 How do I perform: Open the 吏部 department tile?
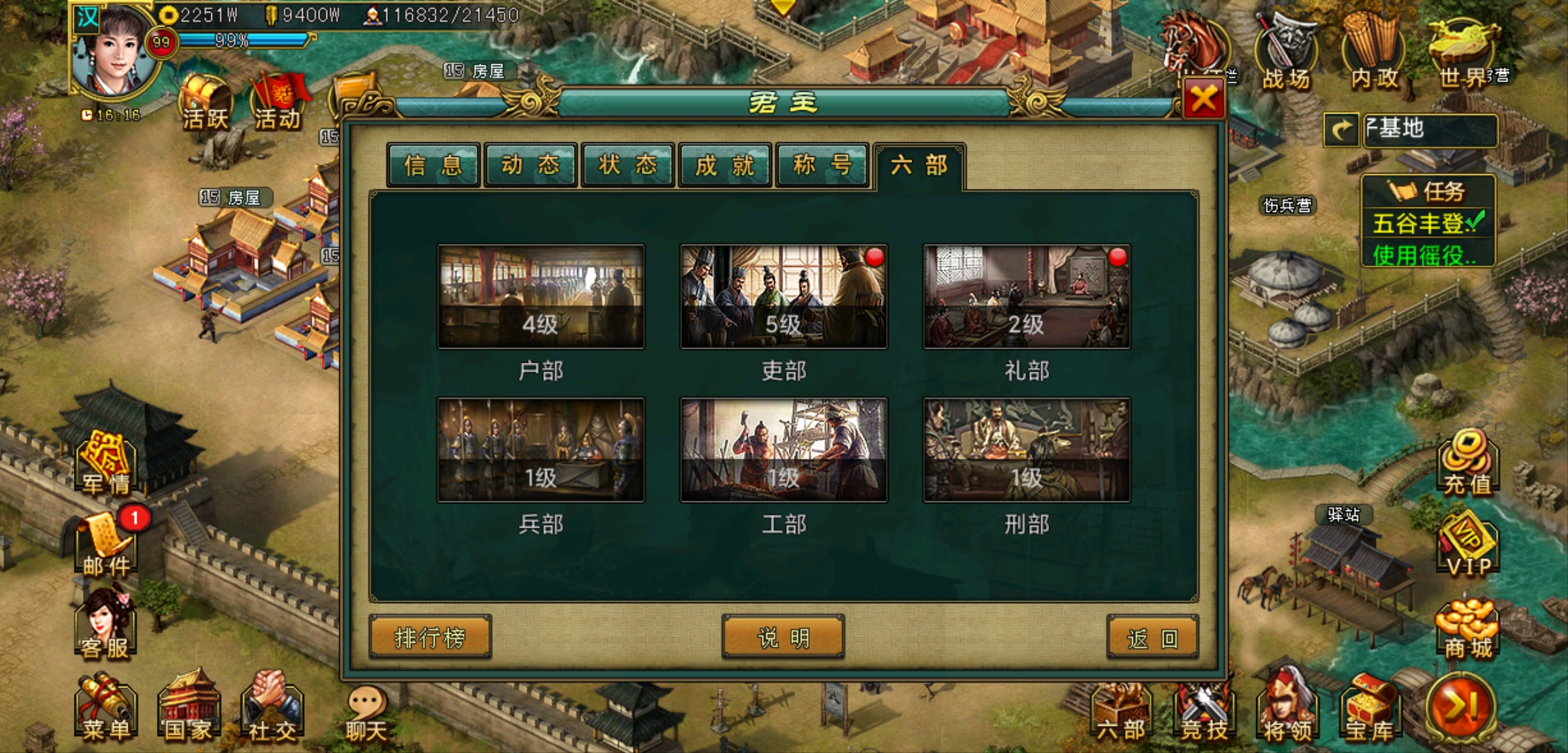(x=783, y=296)
